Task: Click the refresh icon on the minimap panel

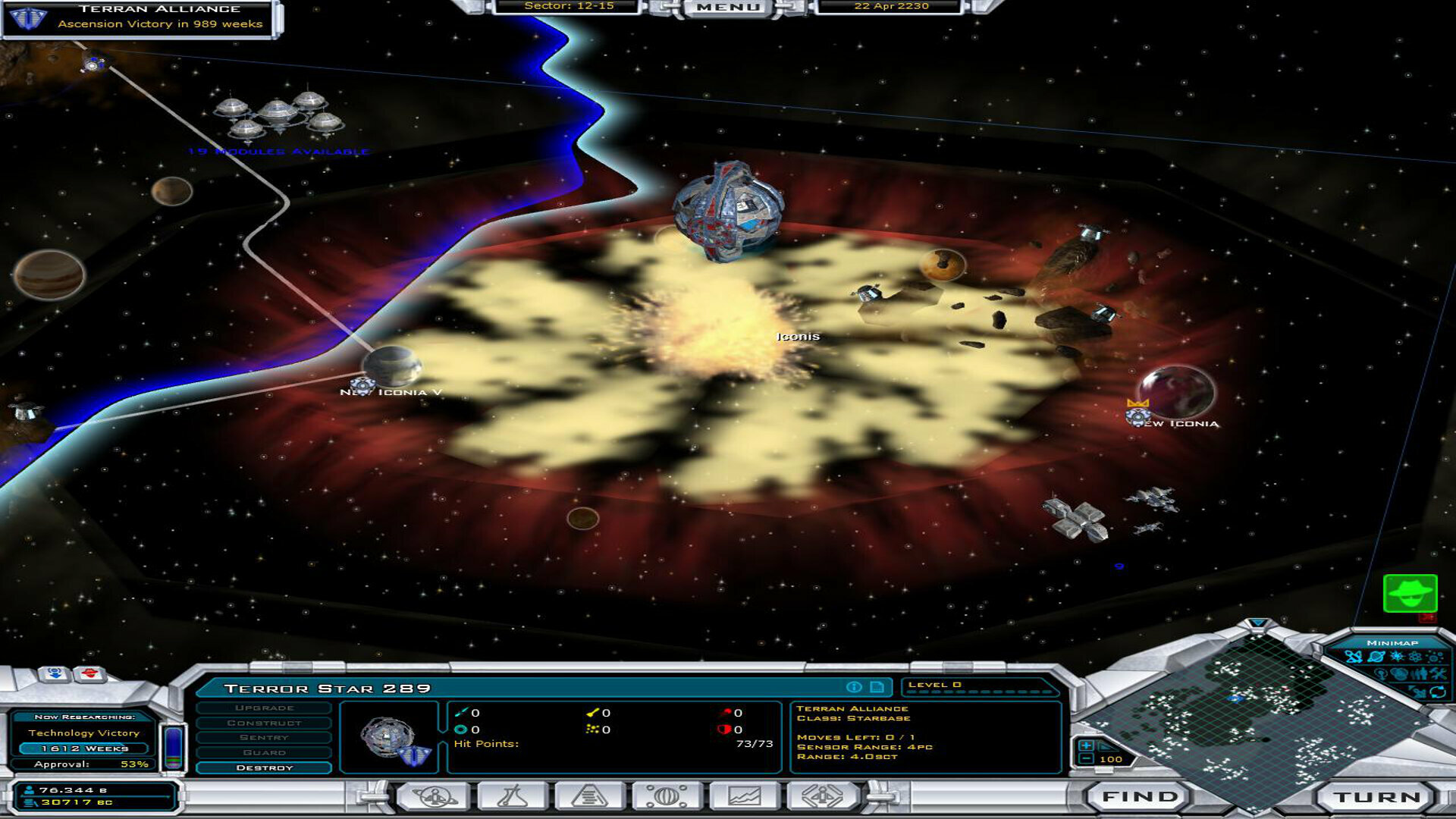Action: point(1437,692)
